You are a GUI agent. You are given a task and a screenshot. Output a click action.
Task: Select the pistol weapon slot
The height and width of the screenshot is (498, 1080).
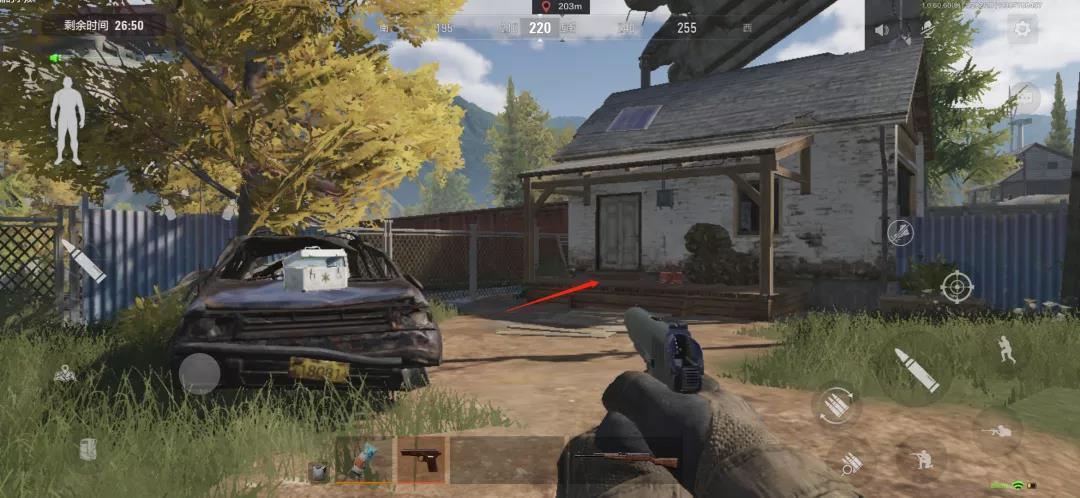coord(422,459)
